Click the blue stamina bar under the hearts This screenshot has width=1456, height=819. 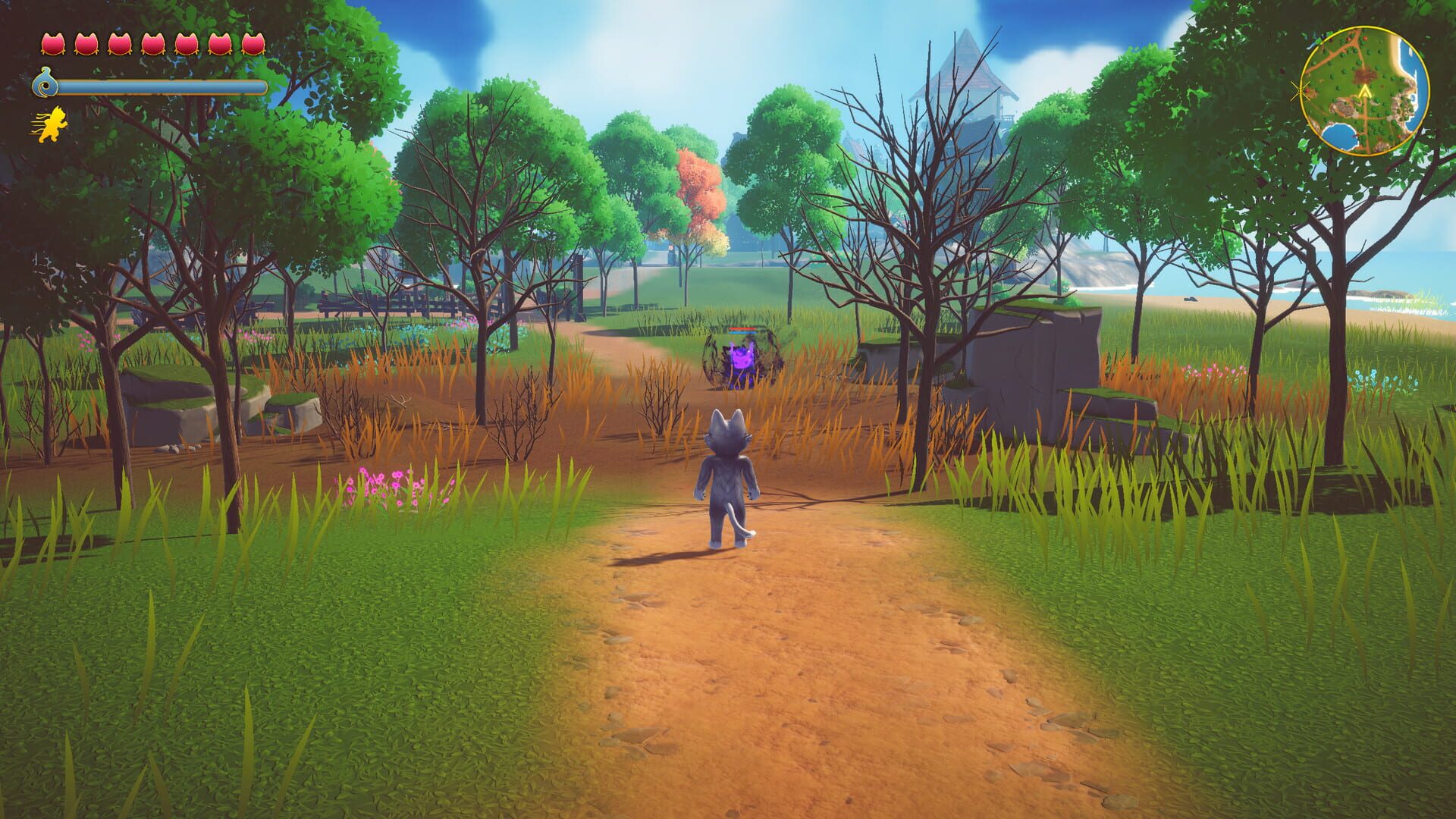click(x=163, y=86)
